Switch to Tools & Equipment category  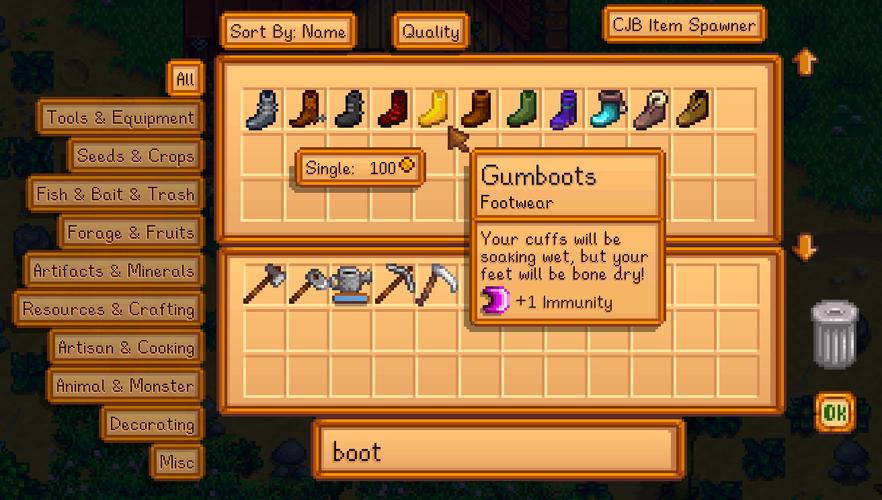(120, 118)
